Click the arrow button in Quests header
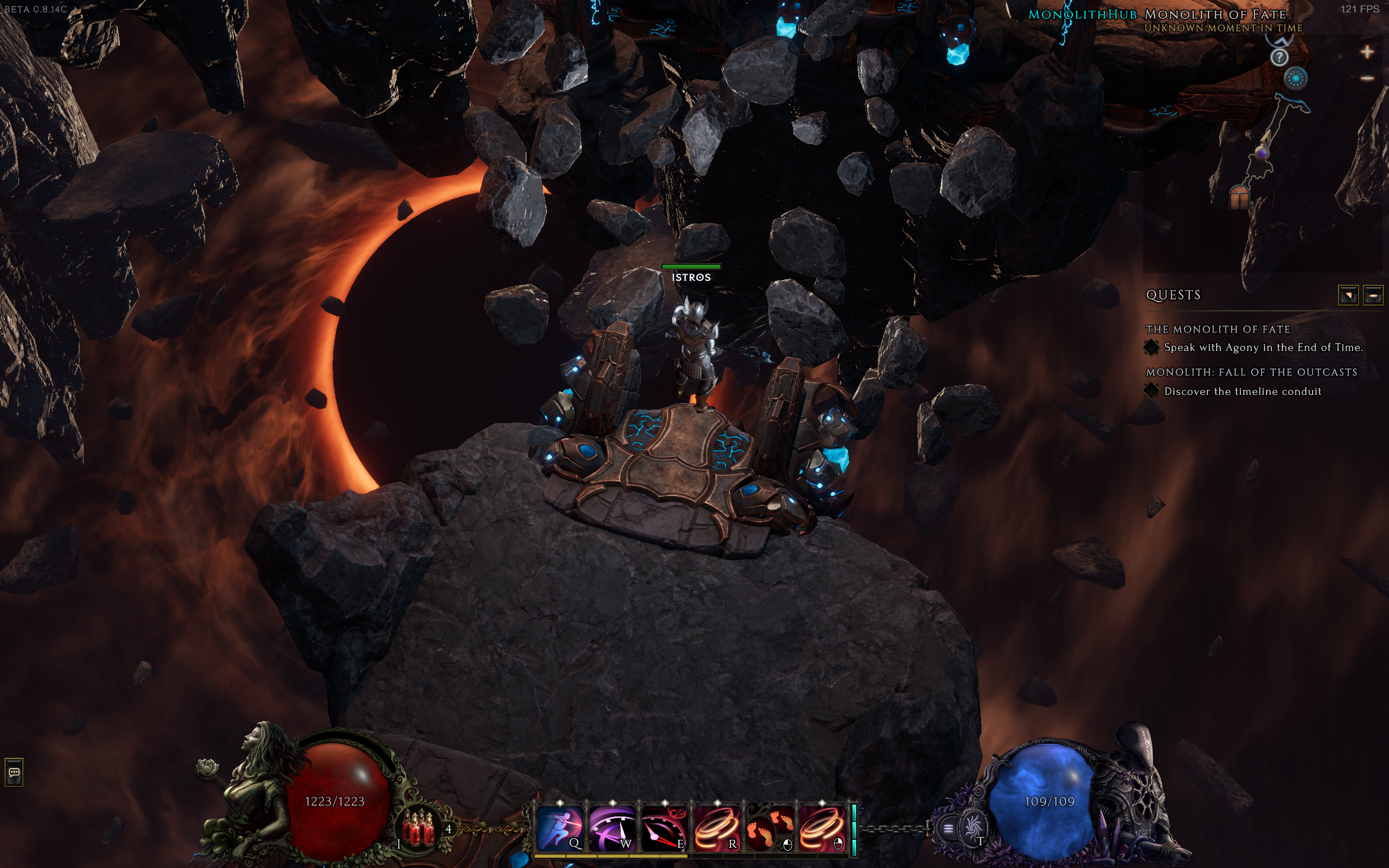The image size is (1389, 868). (1348, 296)
